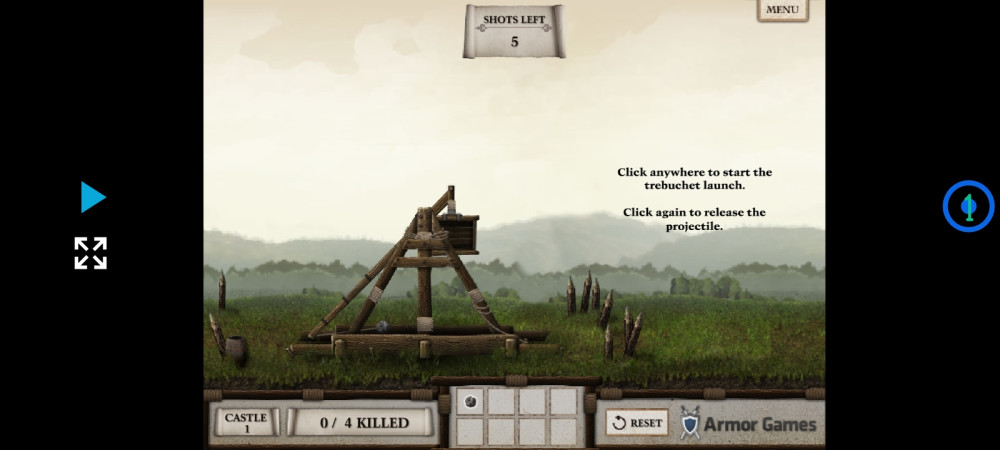Click the blue play triangle button
This screenshot has height=450, width=1000.
click(x=93, y=197)
